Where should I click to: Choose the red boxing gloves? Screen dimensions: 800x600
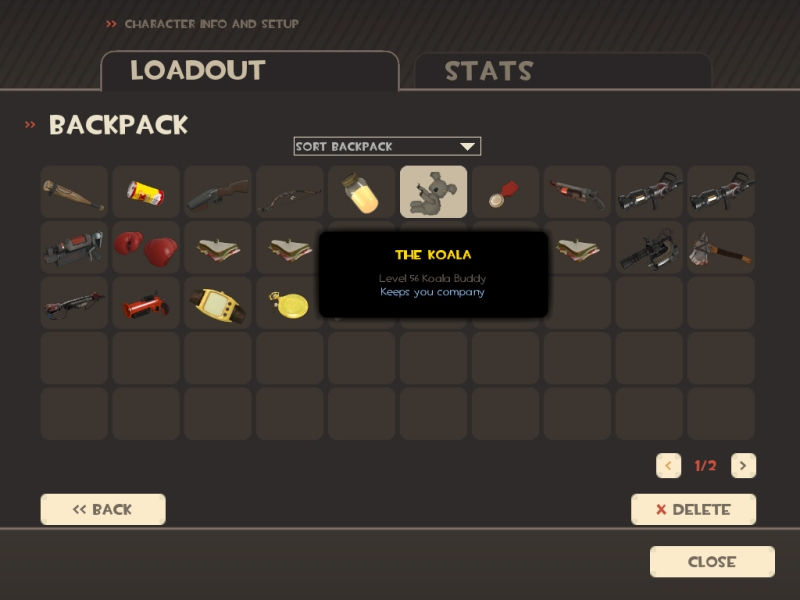tap(146, 248)
